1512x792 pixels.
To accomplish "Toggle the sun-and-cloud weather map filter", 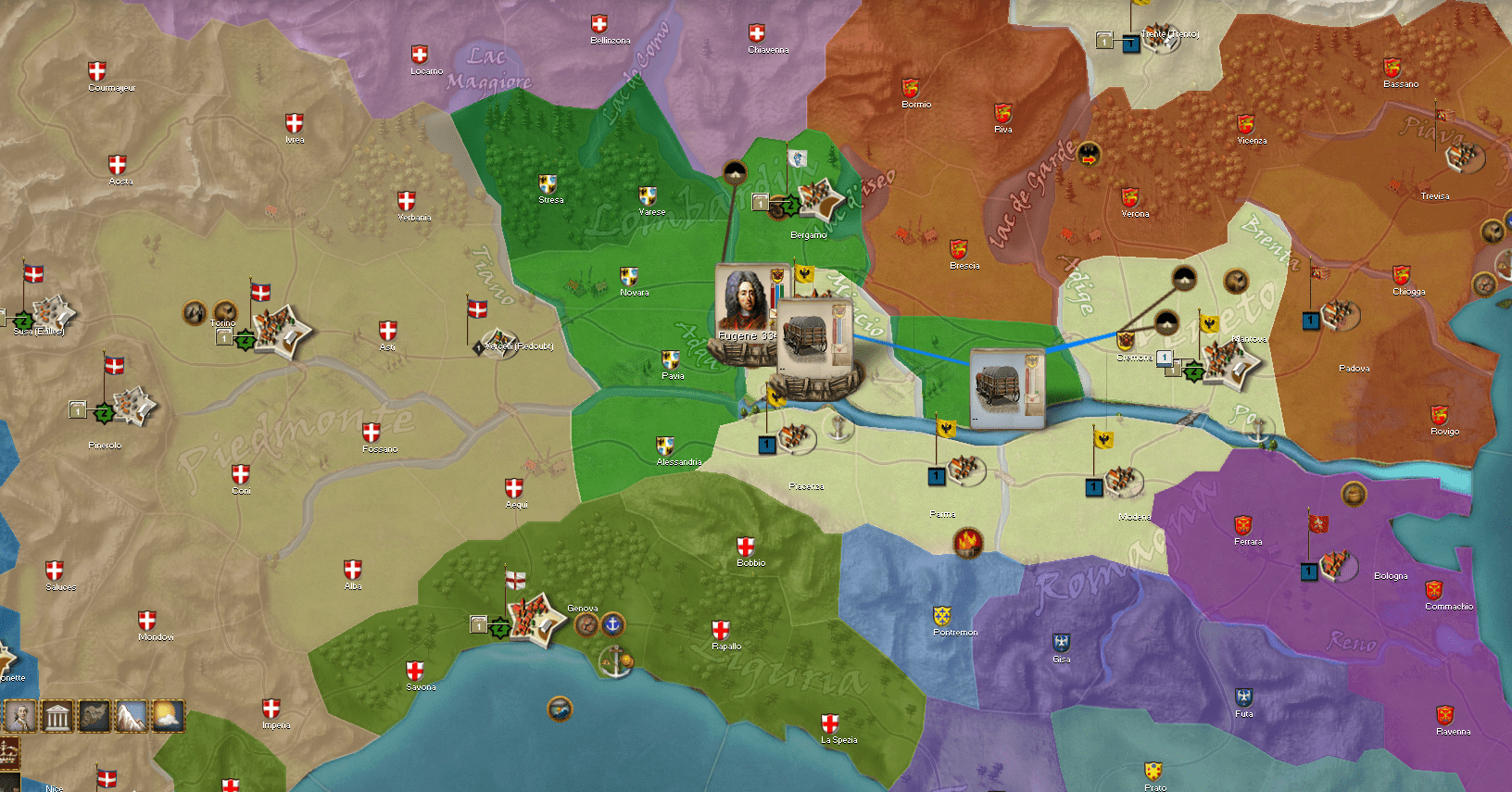I will [x=168, y=716].
